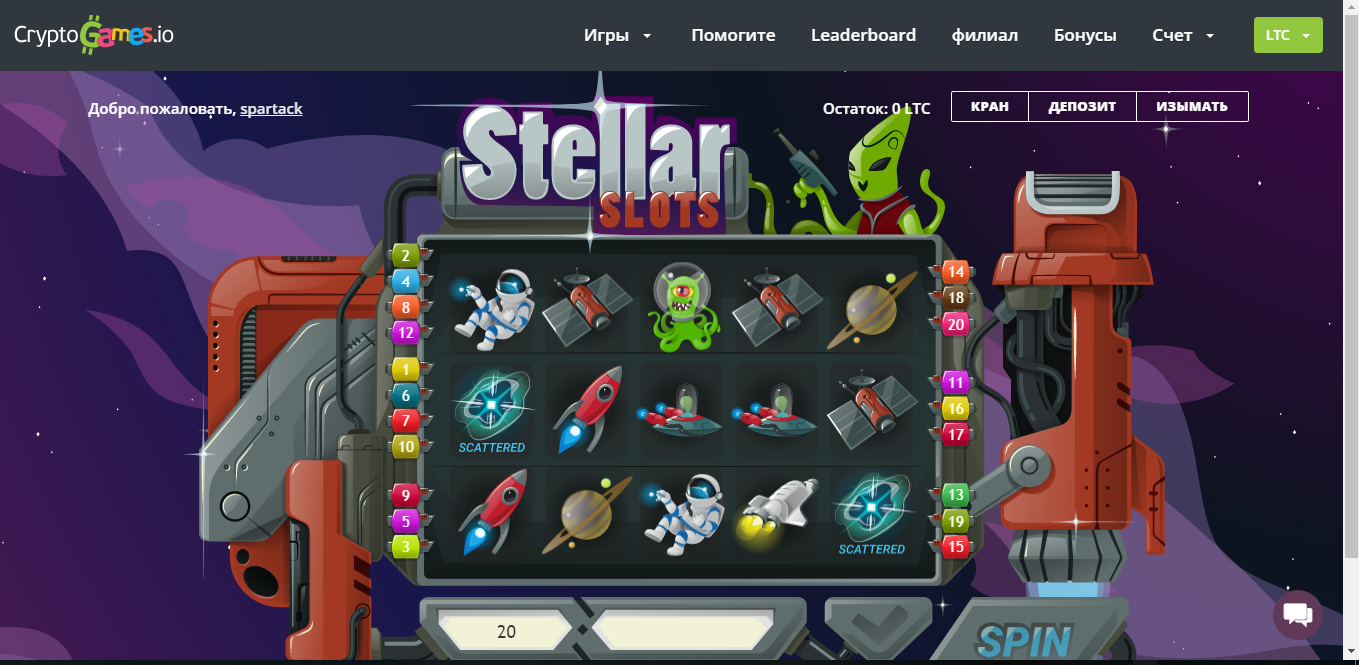Screen dimensions: 1359x665
Task: Click the checkmark button beside SPIN
Action: coord(865,630)
